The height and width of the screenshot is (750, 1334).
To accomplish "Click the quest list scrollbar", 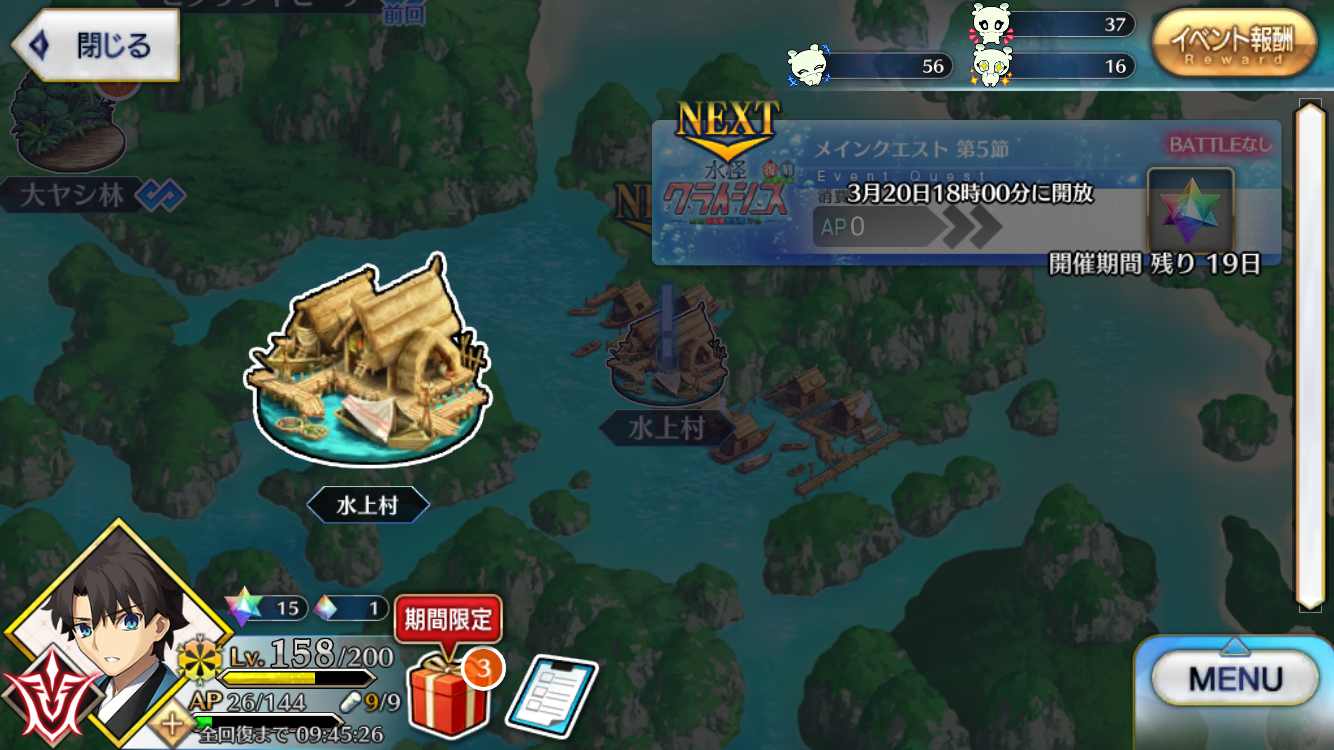I will (1309, 353).
